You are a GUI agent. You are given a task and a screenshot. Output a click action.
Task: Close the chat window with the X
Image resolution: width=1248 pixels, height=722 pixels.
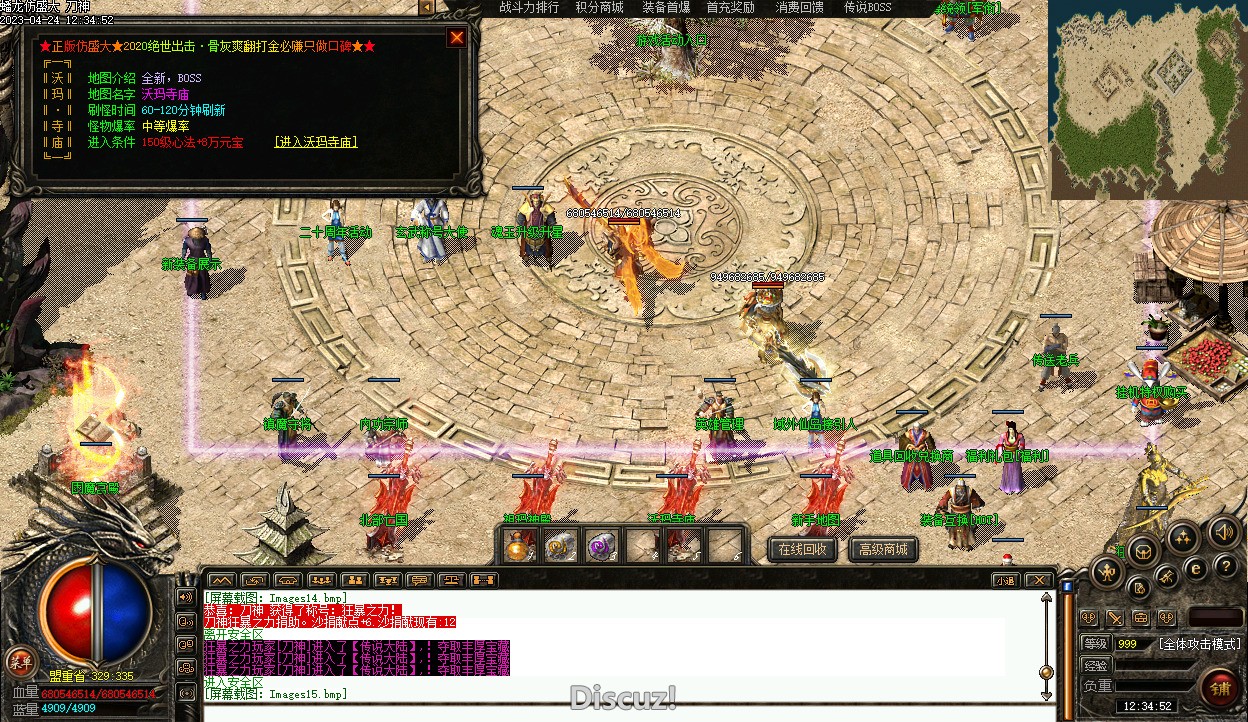(x=1039, y=580)
